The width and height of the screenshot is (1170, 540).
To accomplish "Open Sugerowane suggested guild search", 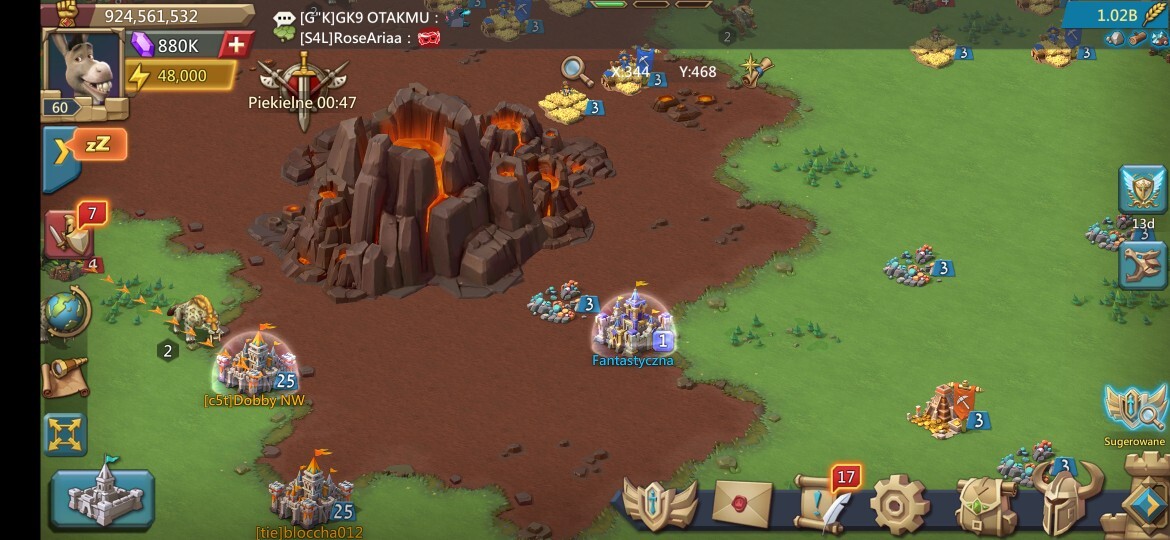I will click(x=1135, y=408).
